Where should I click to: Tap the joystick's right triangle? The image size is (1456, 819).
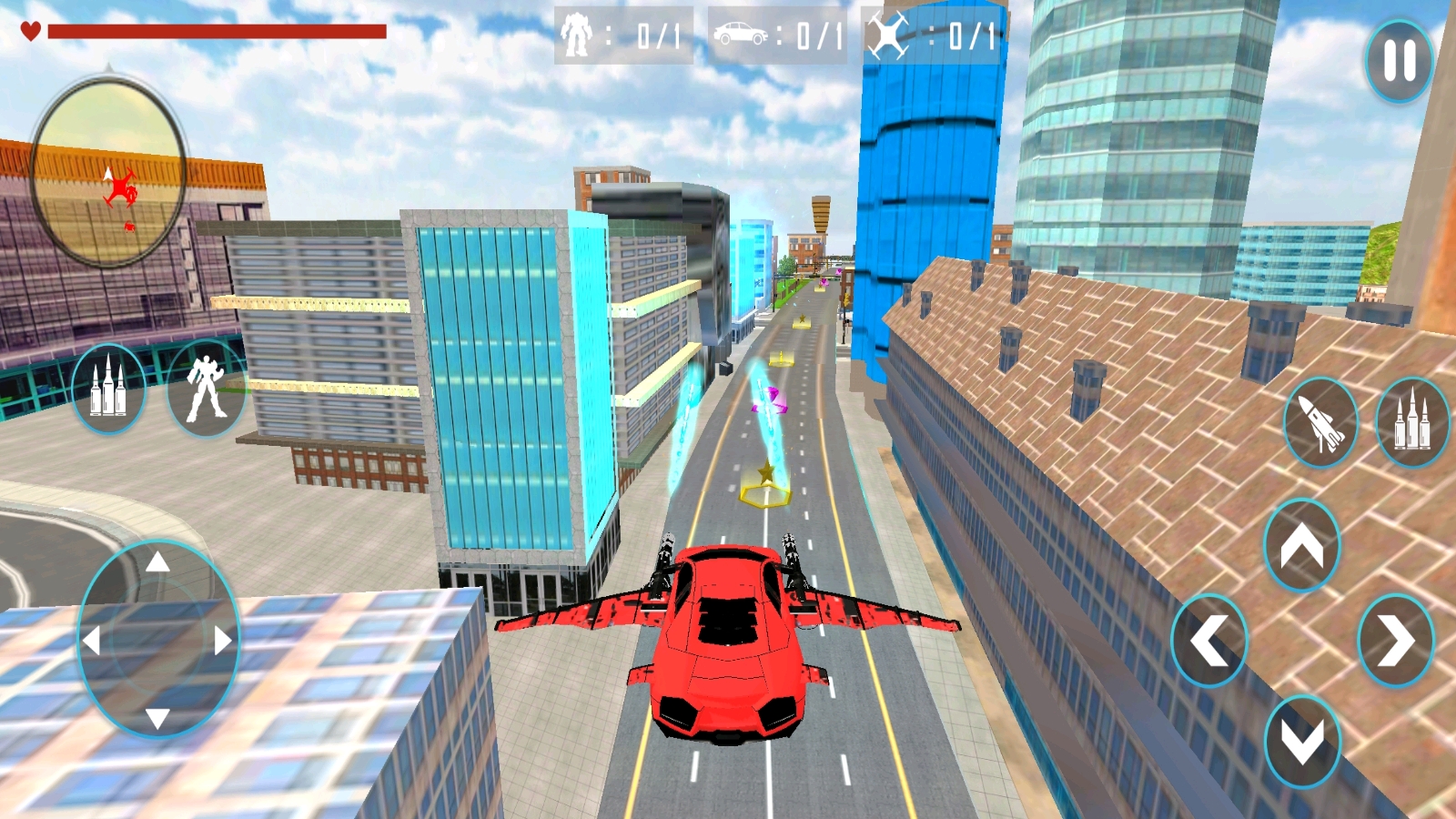[223, 641]
